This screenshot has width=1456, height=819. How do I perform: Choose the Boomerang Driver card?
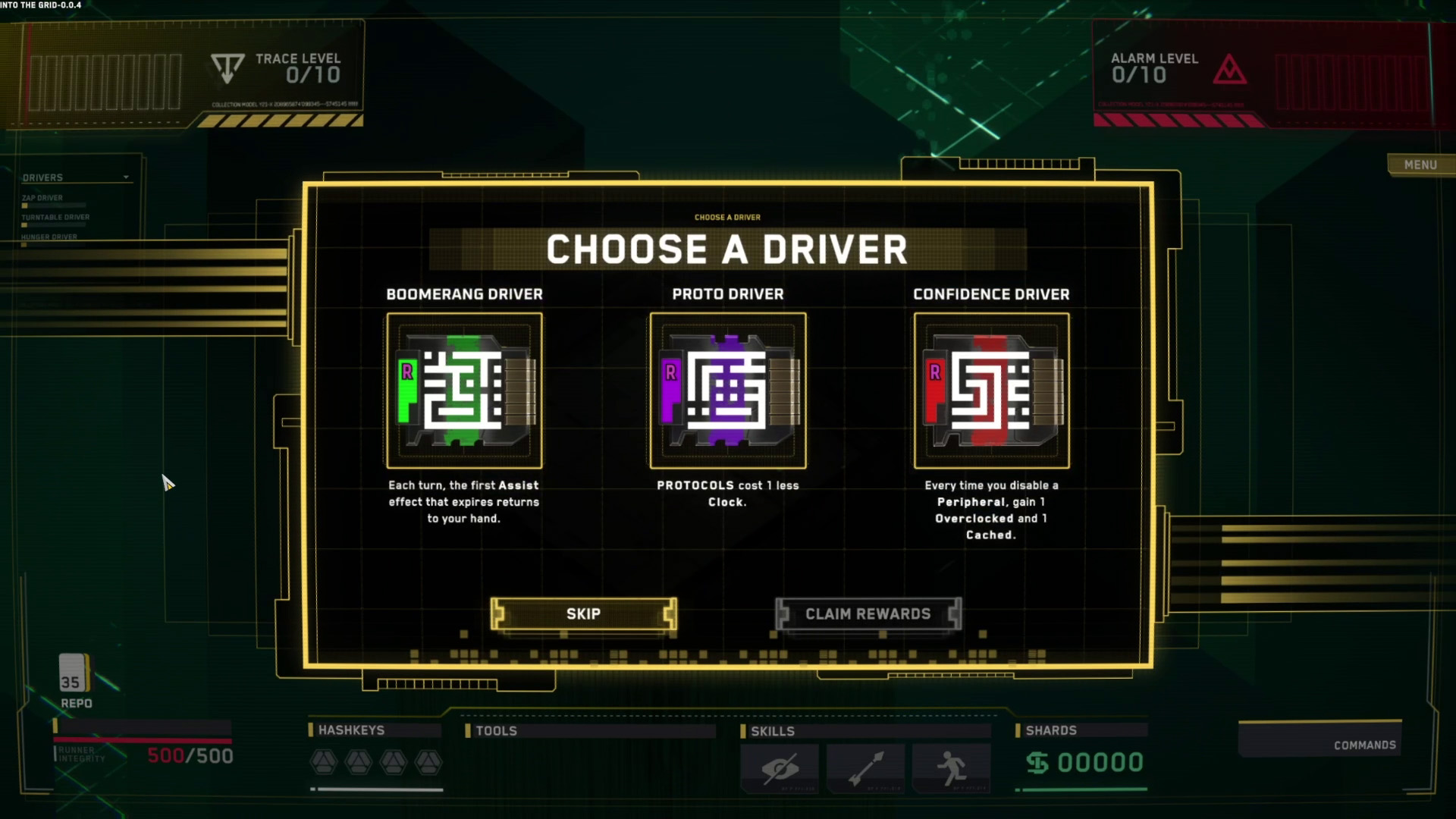[464, 391]
